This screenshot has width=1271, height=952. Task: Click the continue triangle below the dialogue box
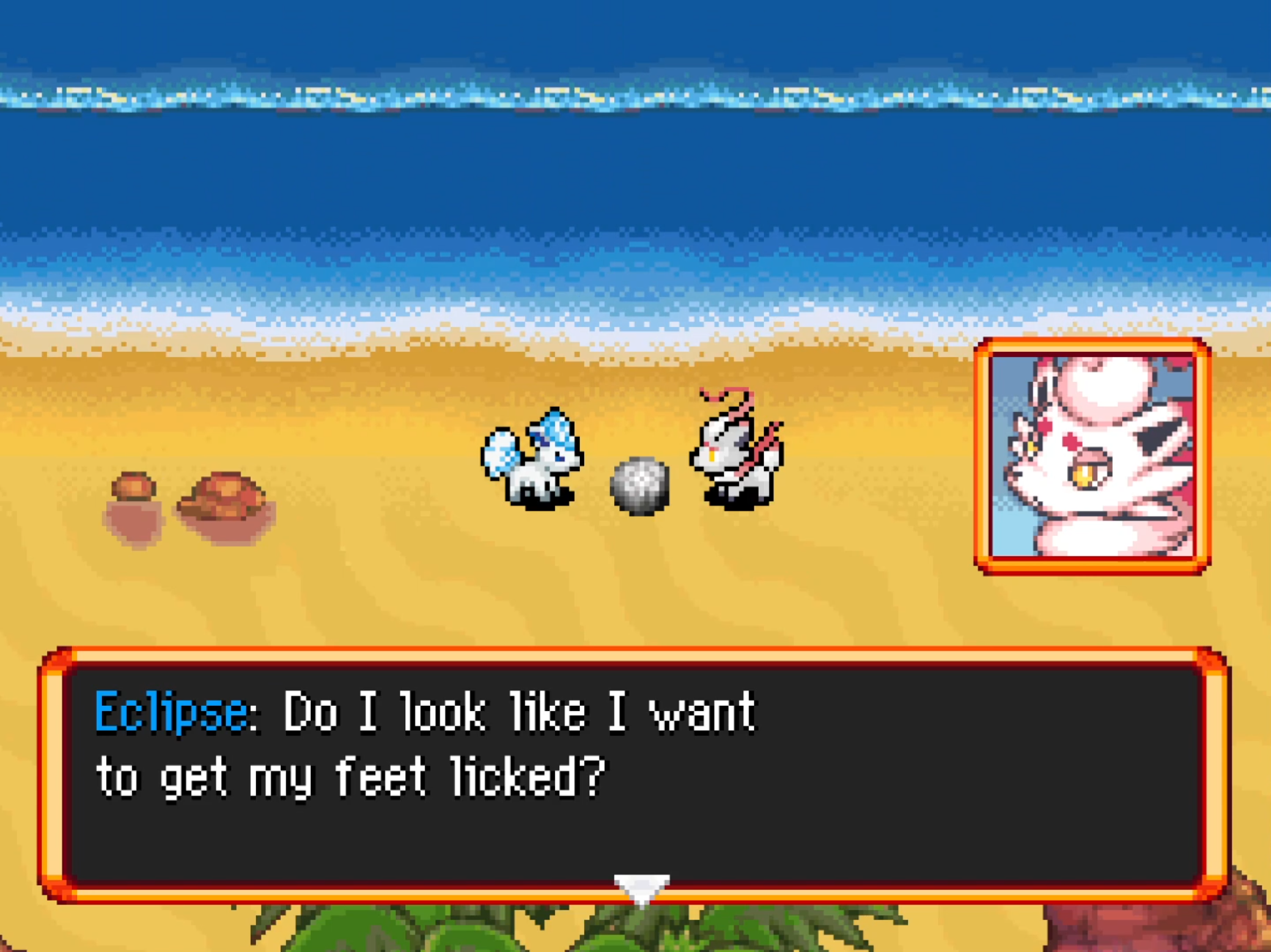[641, 887]
